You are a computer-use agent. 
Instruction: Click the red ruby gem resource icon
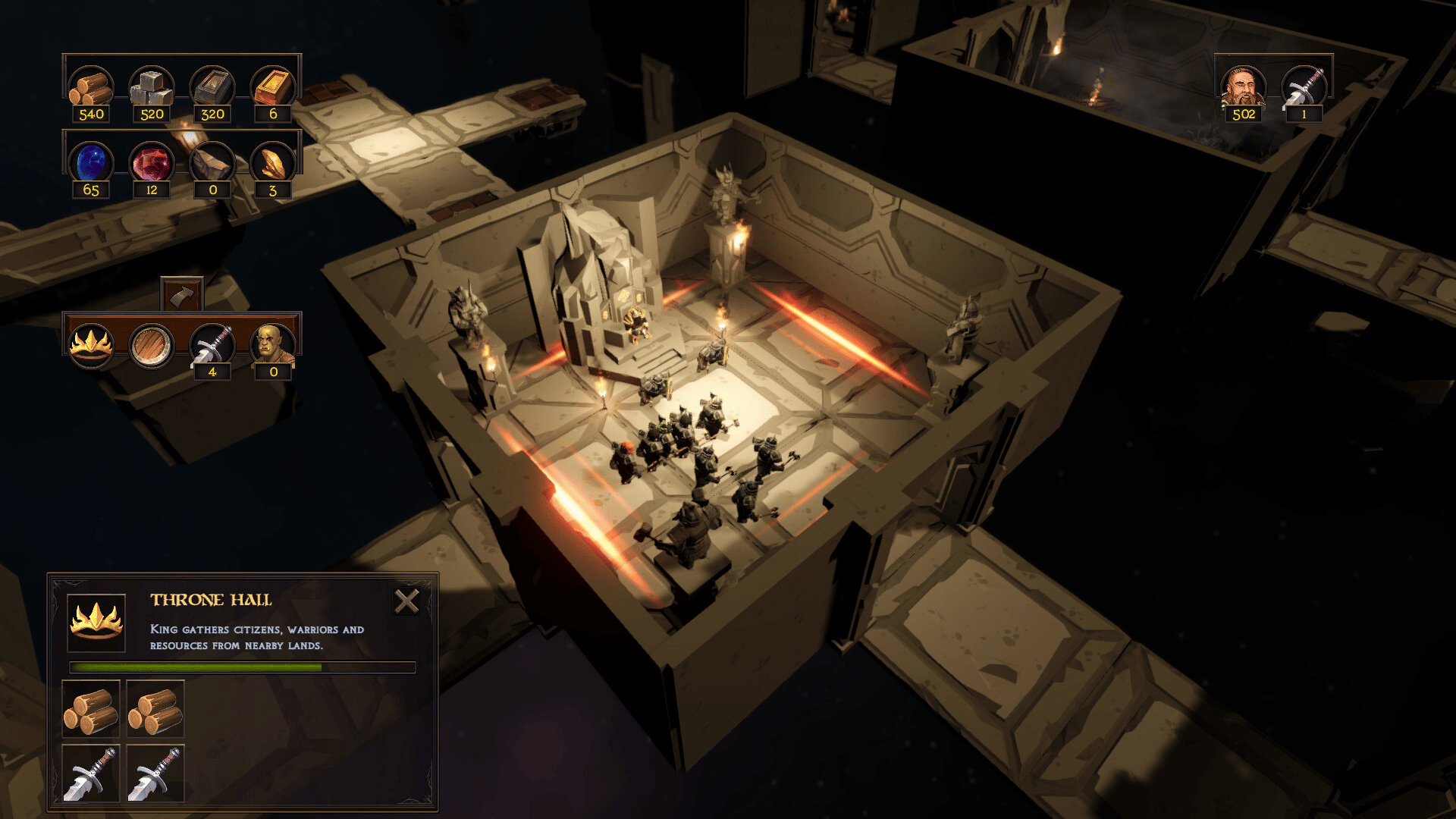pos(152,163)
